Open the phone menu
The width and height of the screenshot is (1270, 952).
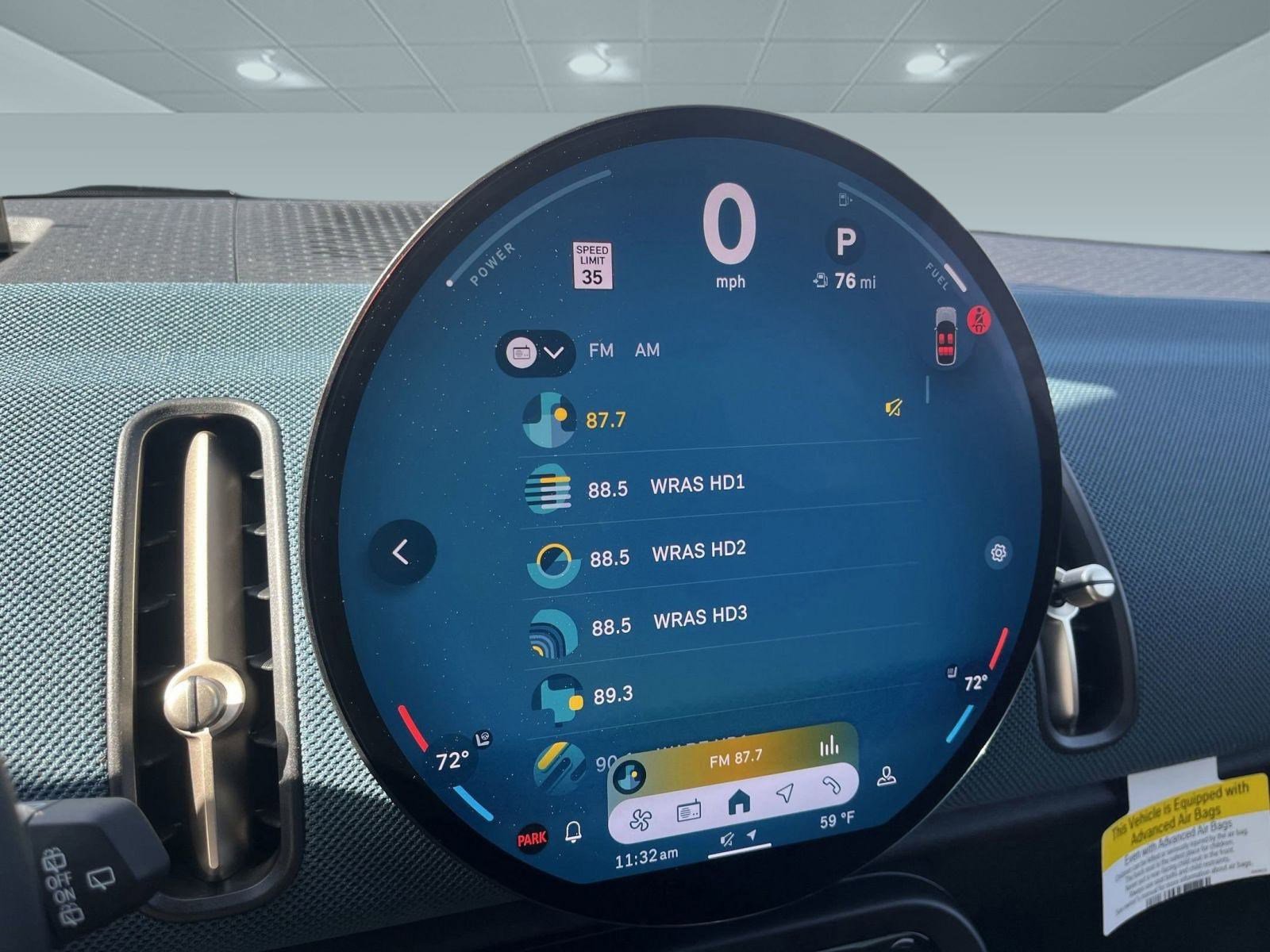(831, 785)
